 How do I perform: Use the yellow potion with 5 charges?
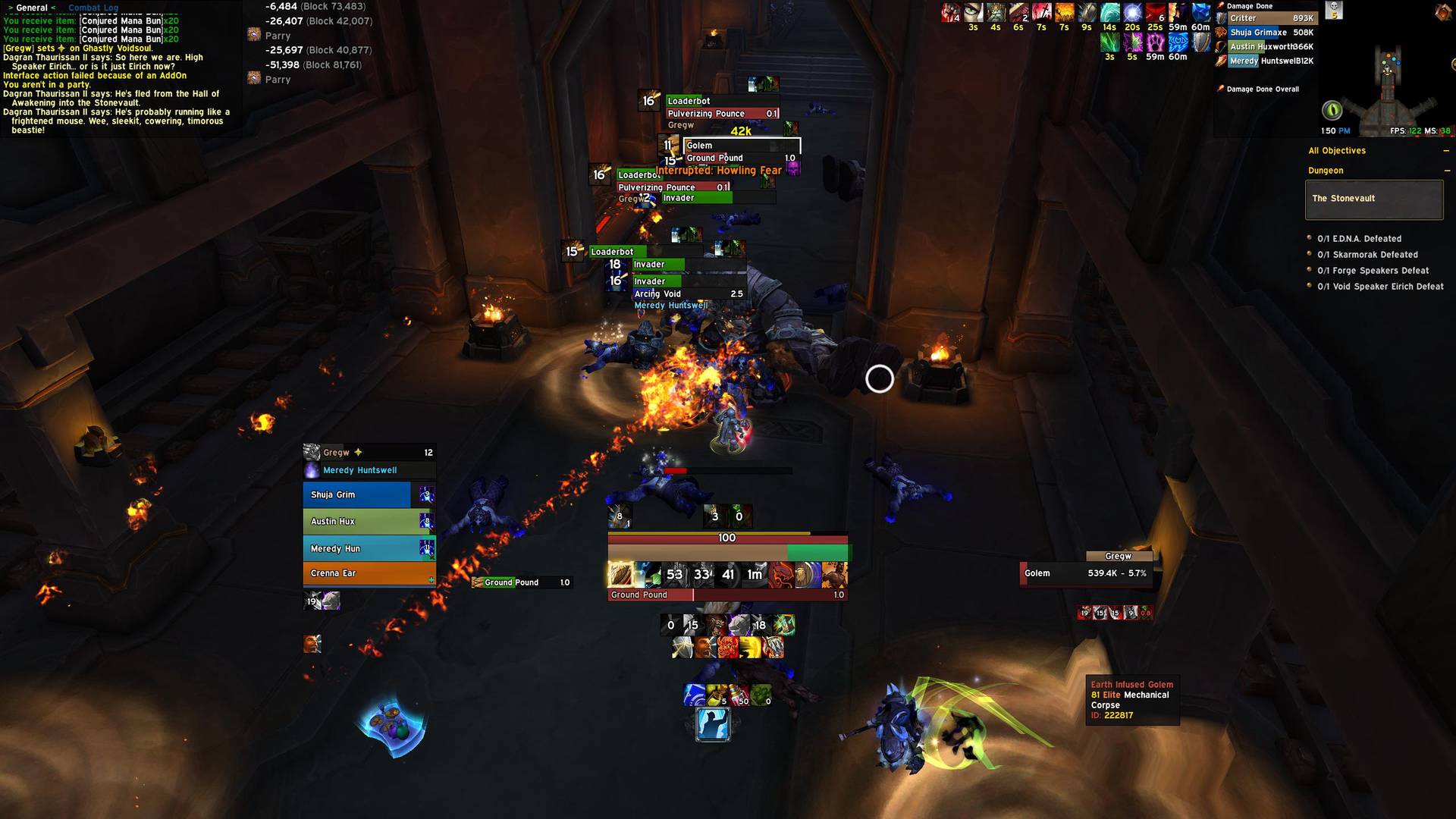[717, 695]
